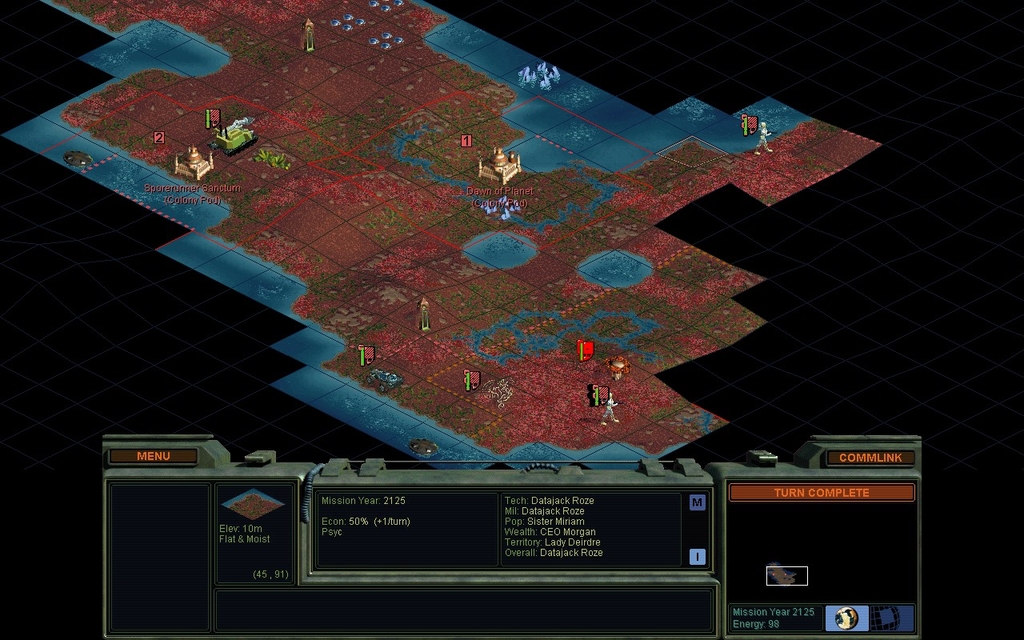Viewport: 1024px width, 640px height.
Task: Click the M button in info panel
Action: (697, 503)
